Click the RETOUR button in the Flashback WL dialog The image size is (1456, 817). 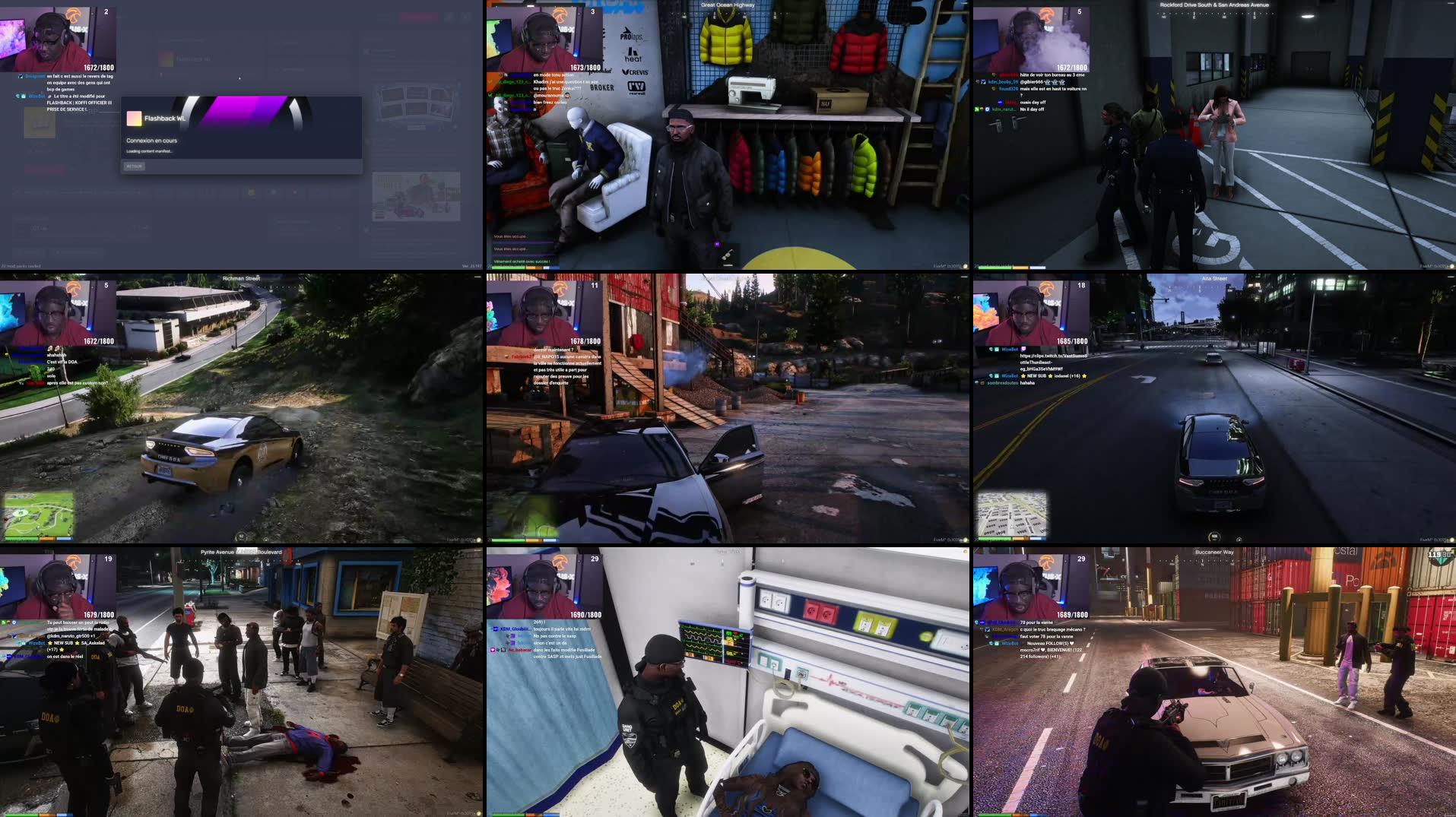coord(135,166)
